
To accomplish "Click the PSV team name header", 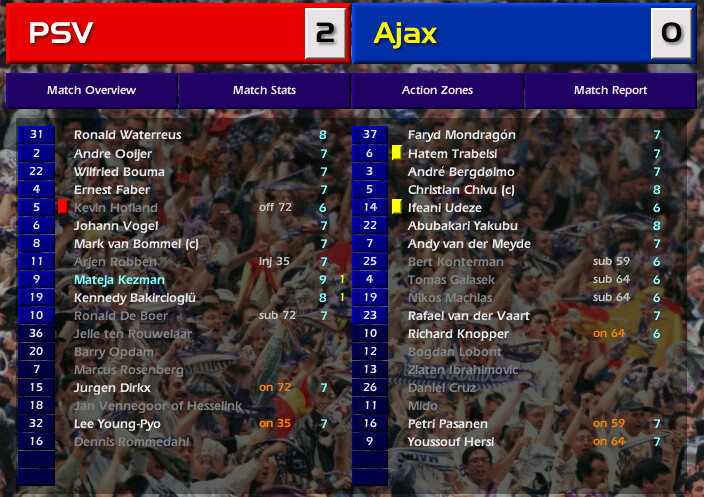I will tap(62, 33).
